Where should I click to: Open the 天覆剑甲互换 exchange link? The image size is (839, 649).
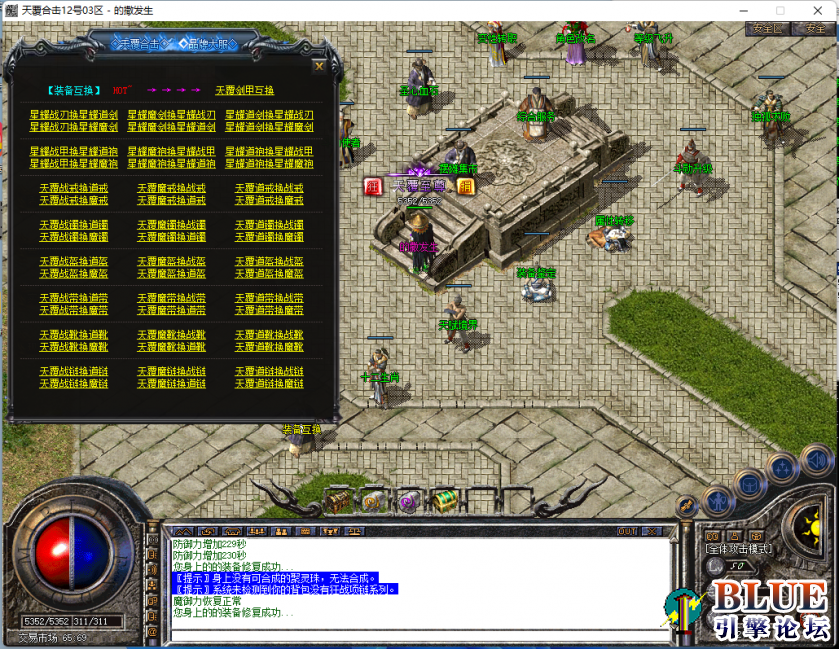point(243,90)
